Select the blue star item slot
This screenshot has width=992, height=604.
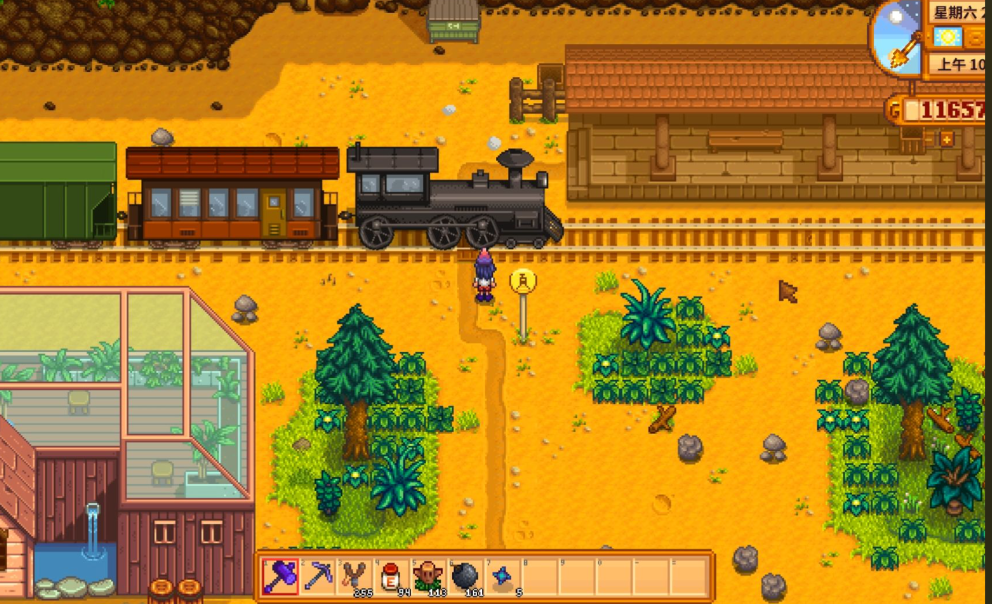502,576
